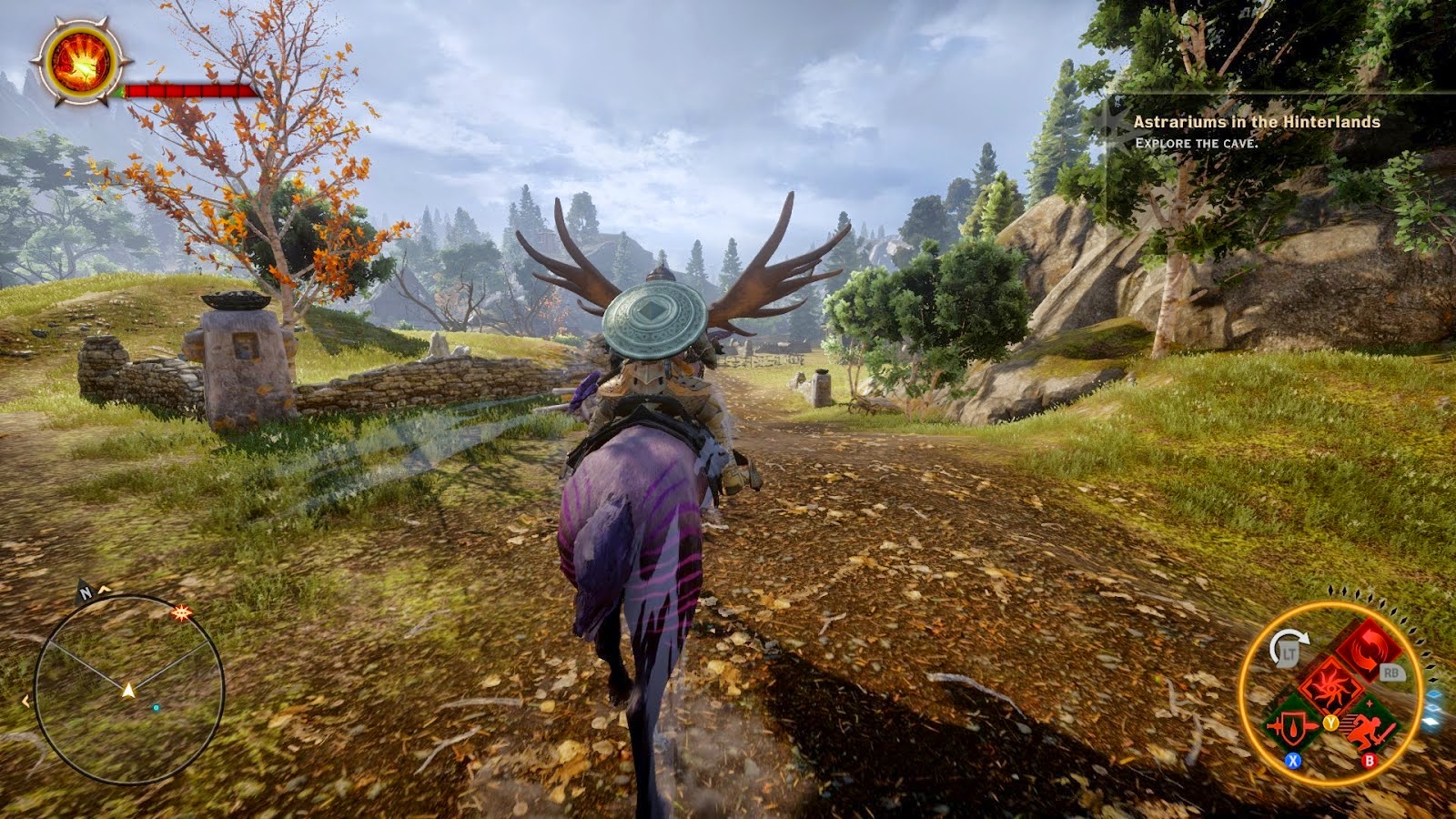This screenshot has width=1456, height=819.
Task: Trigger the charging swordsman ability
Action: click(x=1369, y=728)
